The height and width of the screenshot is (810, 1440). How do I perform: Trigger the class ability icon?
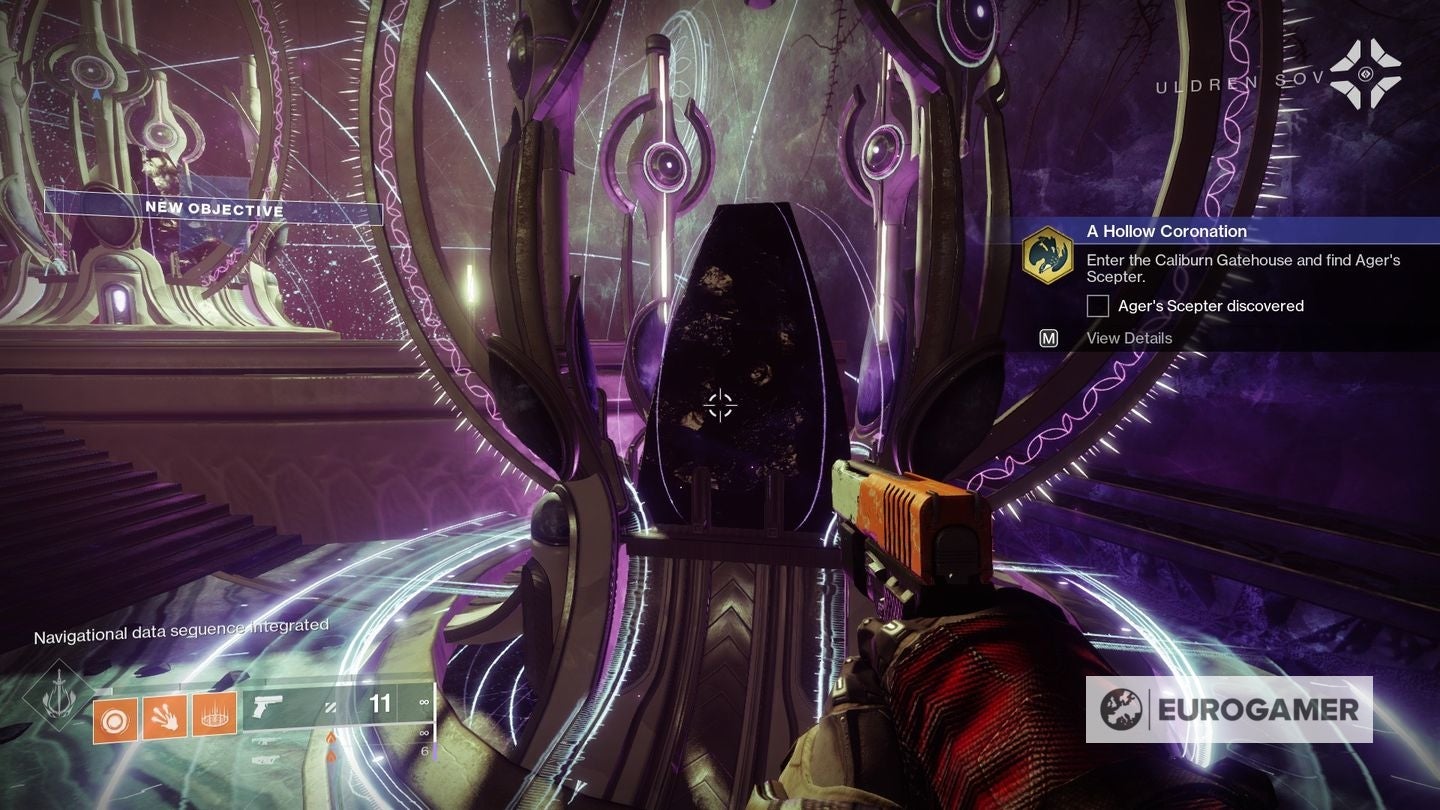pyautogui.click(x=214, y=714)
